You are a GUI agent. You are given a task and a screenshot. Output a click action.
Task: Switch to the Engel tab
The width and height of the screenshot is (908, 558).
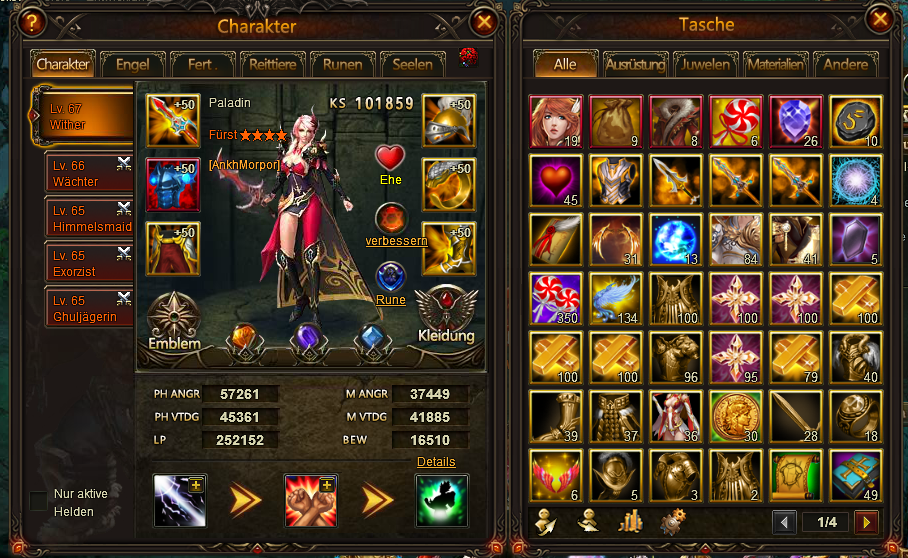tap(132, 64)
